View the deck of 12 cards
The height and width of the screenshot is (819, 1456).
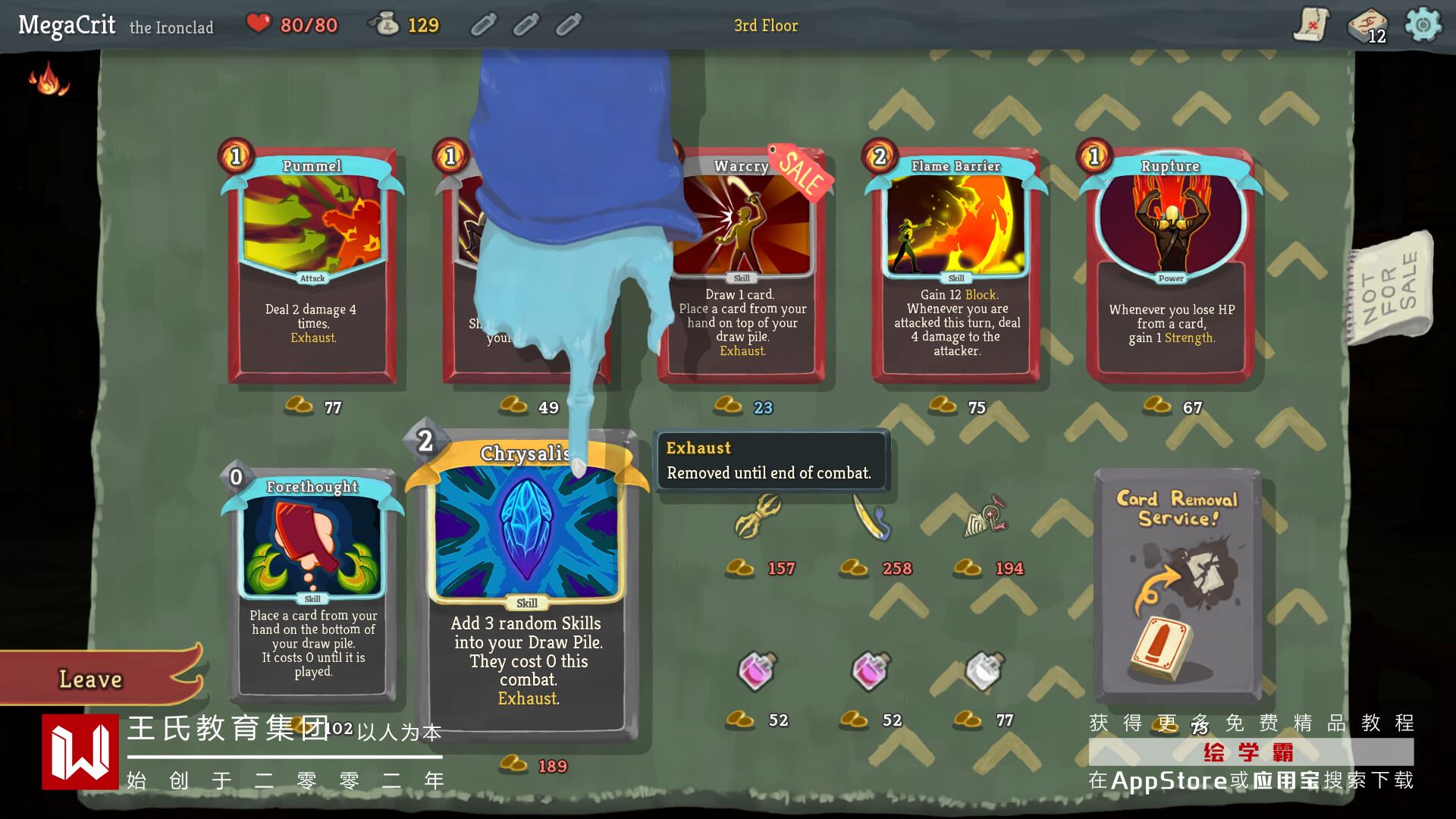[x=1367, y=27]
